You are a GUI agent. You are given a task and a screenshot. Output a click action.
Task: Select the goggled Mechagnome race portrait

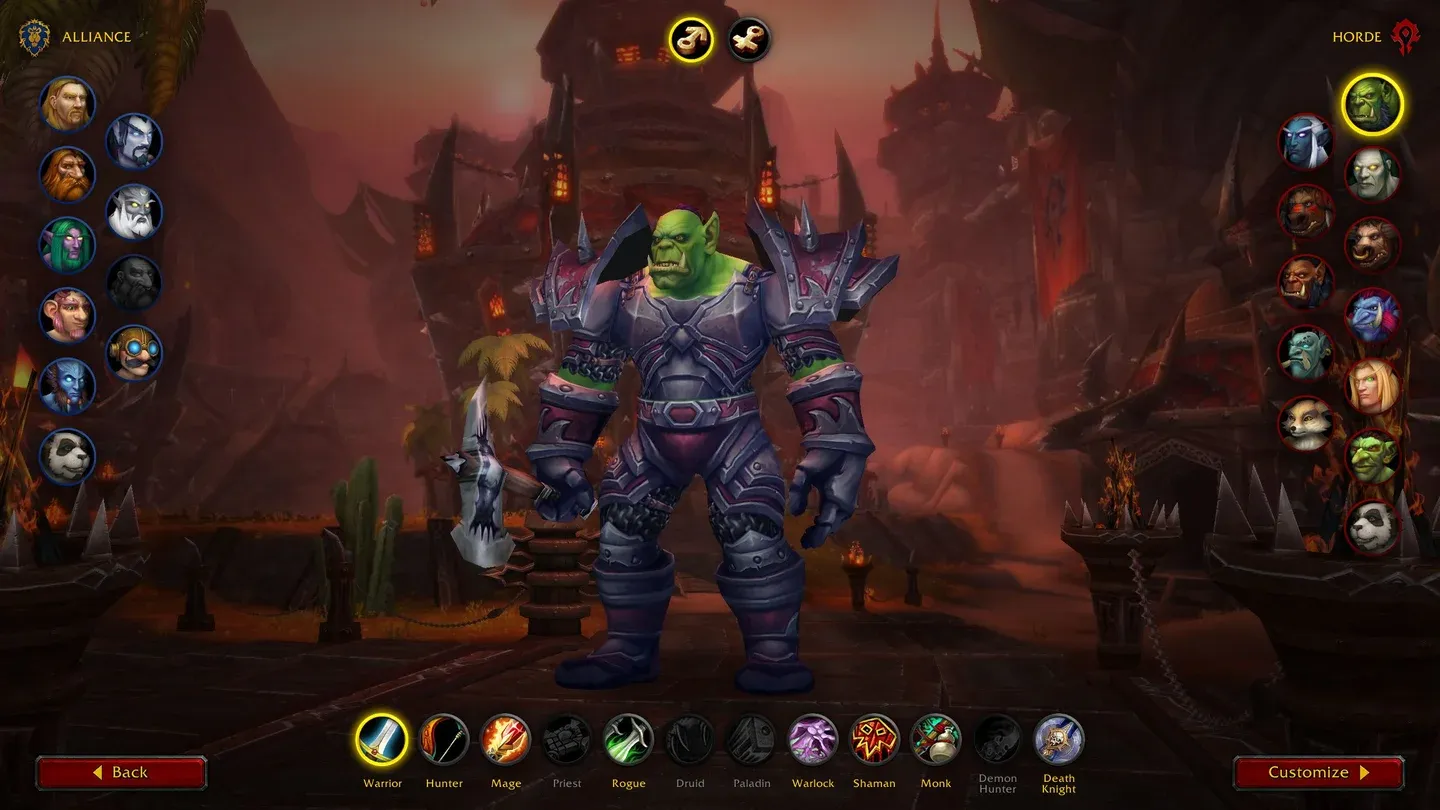134,353
